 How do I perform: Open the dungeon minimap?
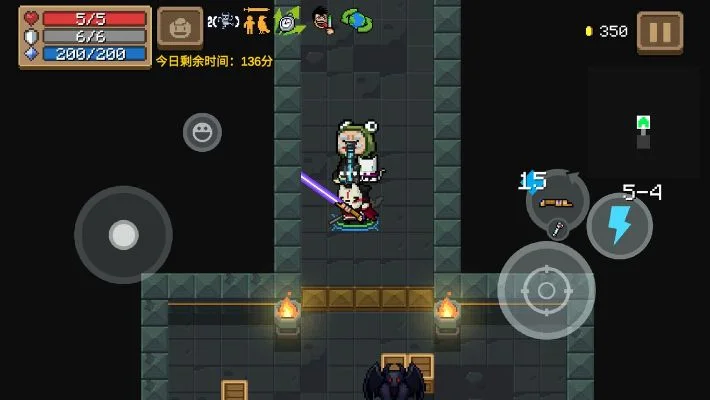[x=643, y=123]
